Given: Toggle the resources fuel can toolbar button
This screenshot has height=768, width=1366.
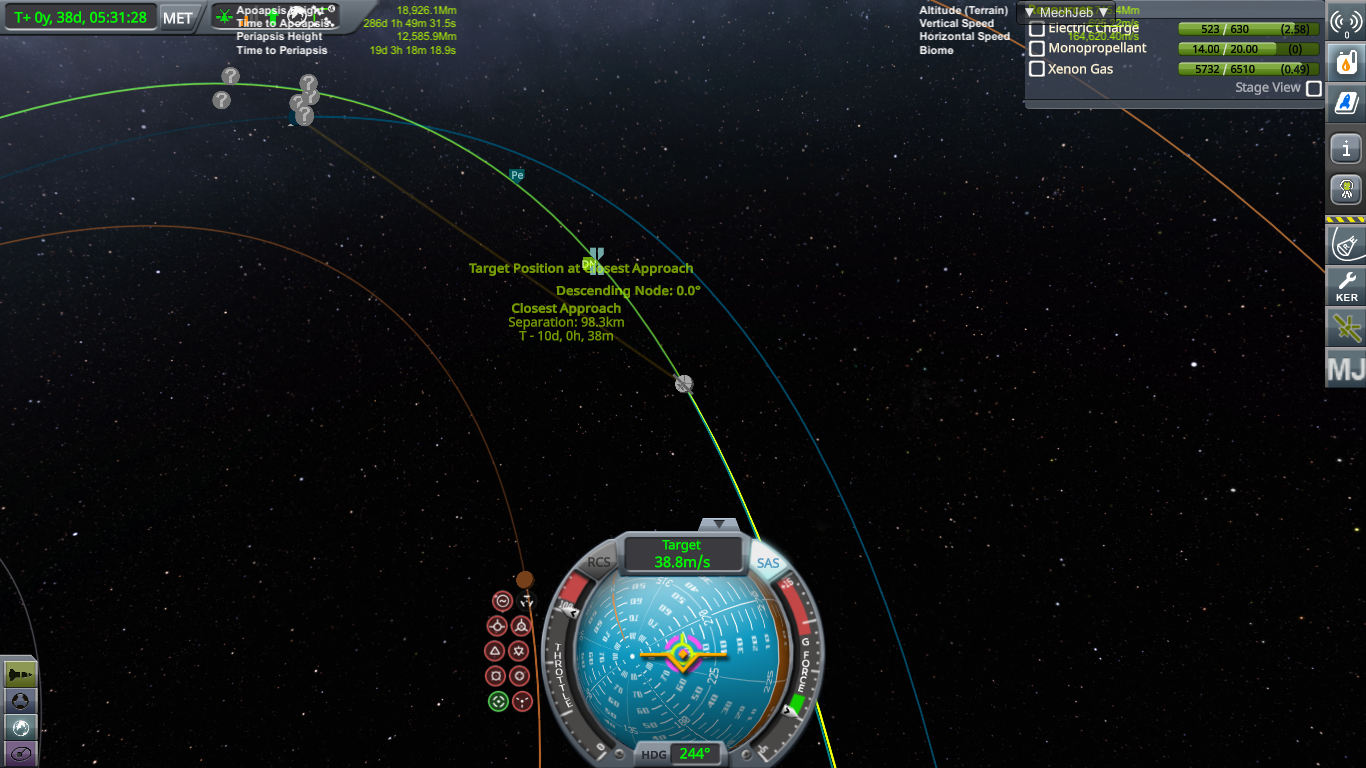Looking at the screenshot, I should click(1346, 61).
